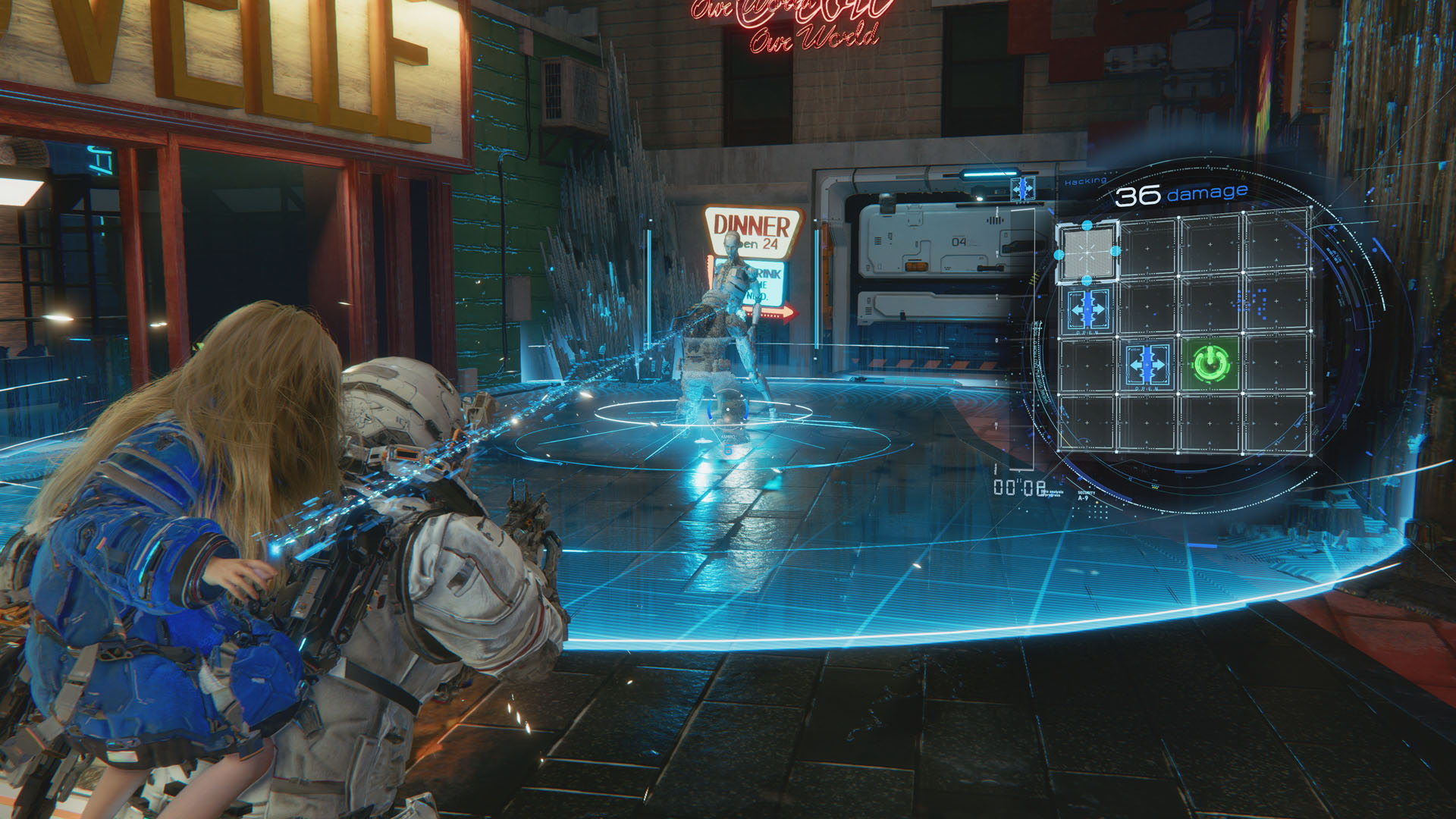Select the green power activation node
1456x819 pixels.
pos(1209,364)
